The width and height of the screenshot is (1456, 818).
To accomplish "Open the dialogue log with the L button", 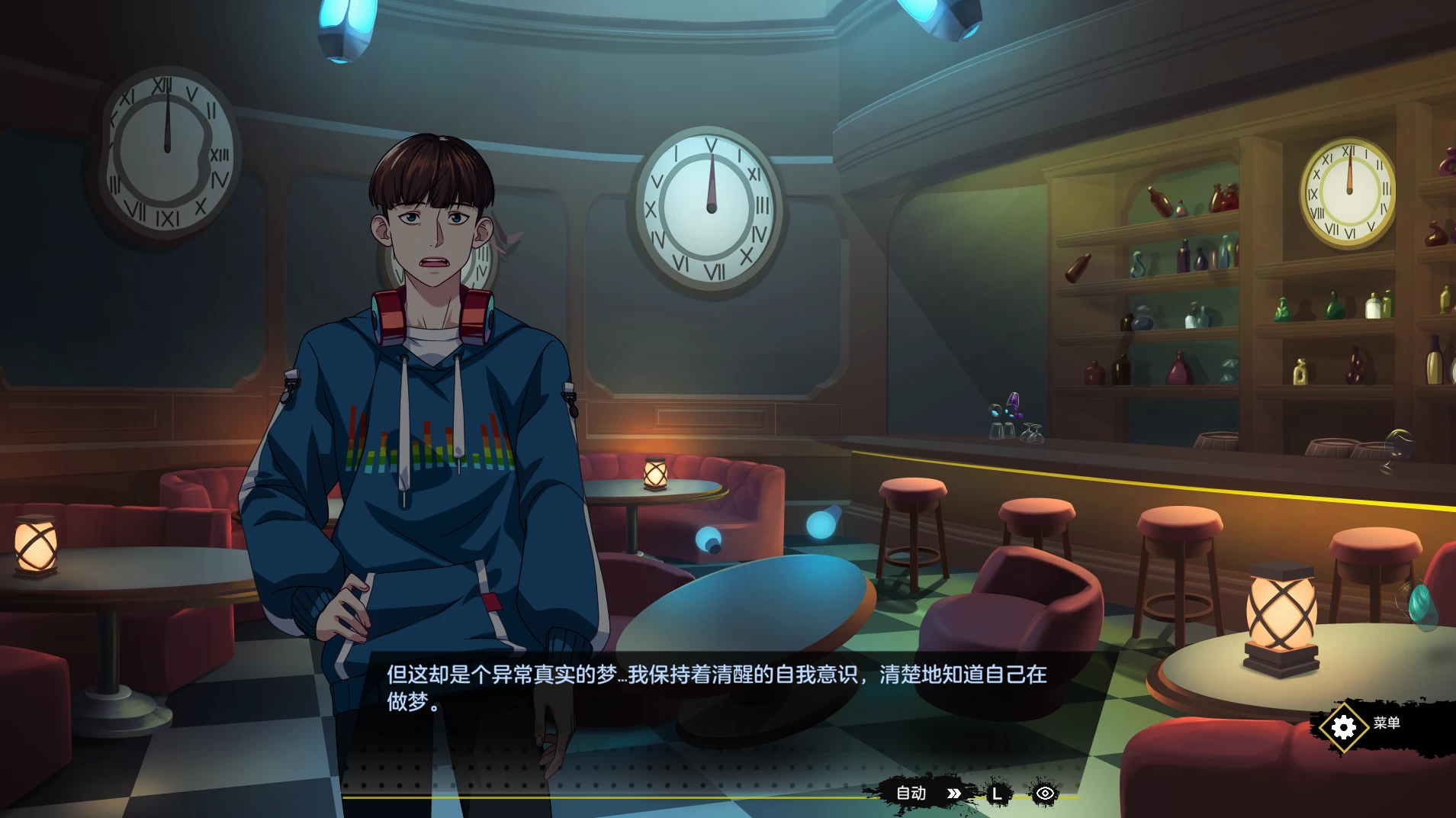I will tap(996, 794).
